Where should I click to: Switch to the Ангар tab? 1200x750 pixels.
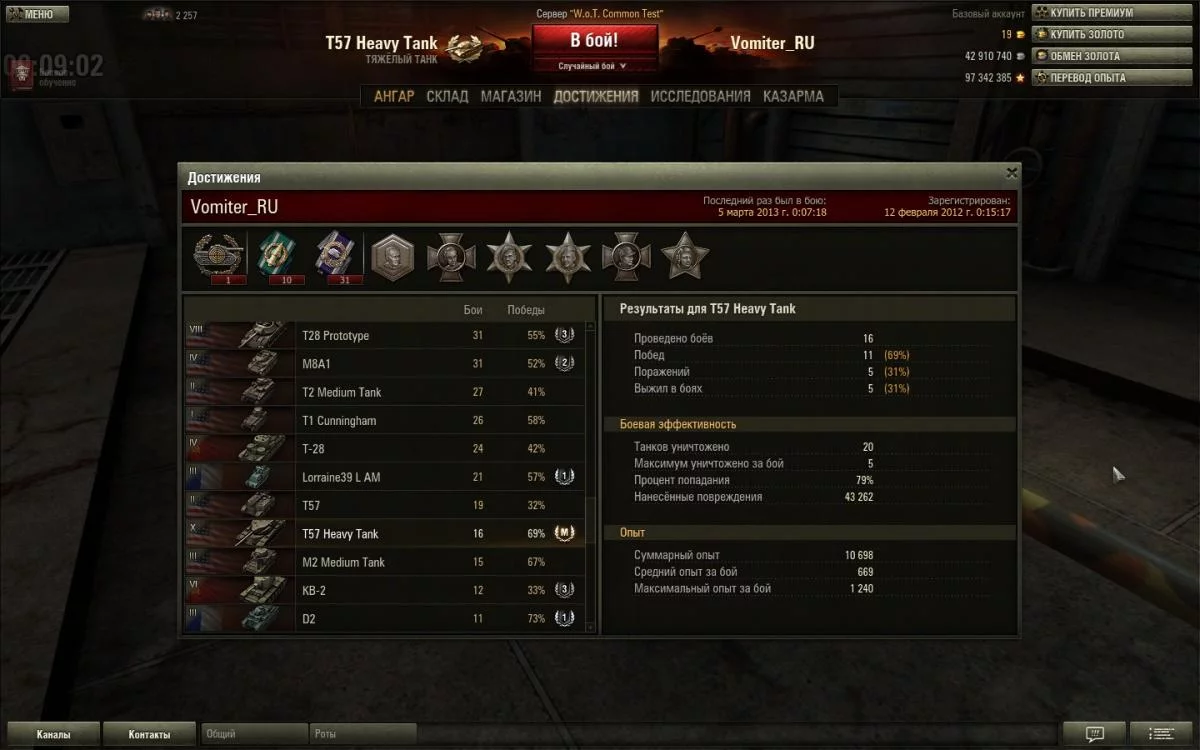pyautogui.click(x=394, y=97)
